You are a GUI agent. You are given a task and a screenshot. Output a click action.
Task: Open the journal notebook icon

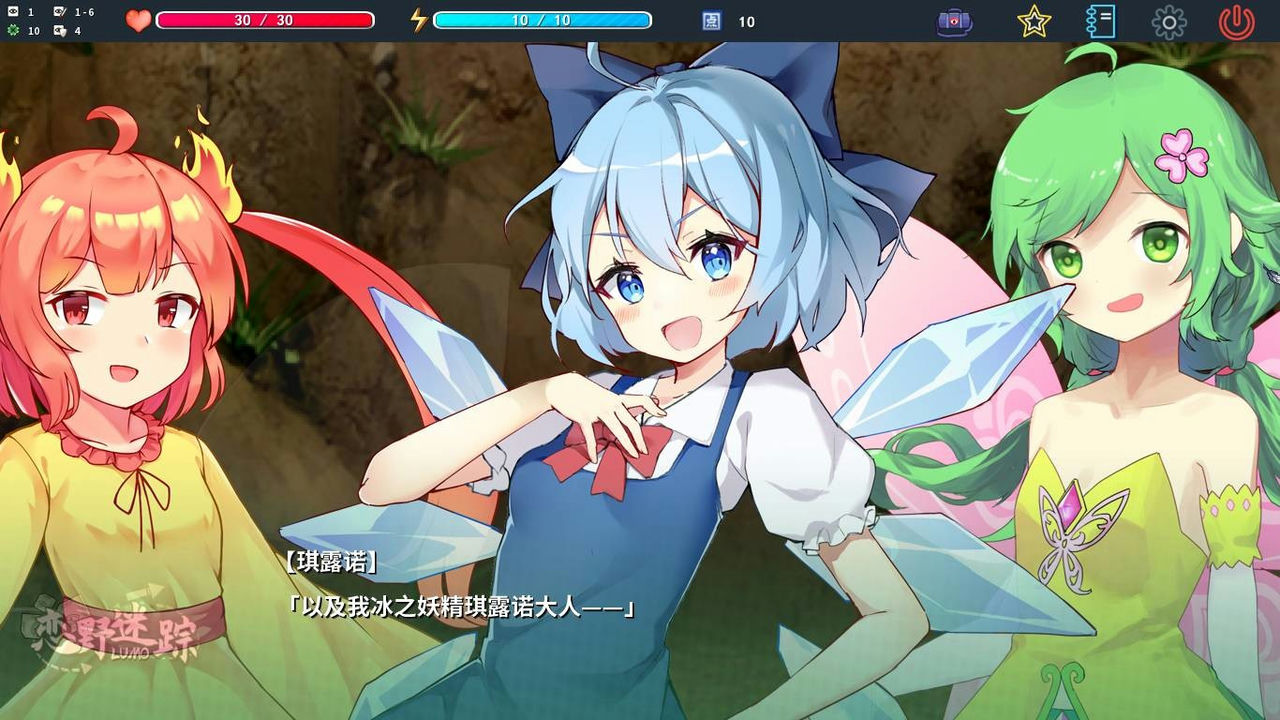1101,19
